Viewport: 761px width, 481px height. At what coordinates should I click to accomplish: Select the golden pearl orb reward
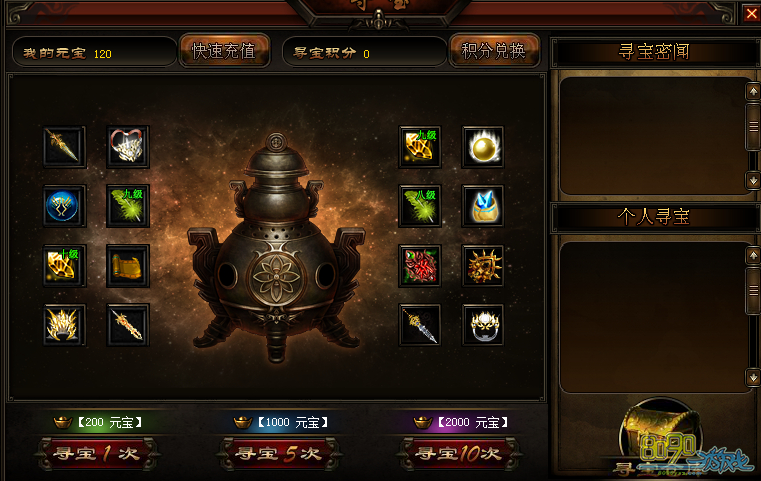[x=483, y=147]
